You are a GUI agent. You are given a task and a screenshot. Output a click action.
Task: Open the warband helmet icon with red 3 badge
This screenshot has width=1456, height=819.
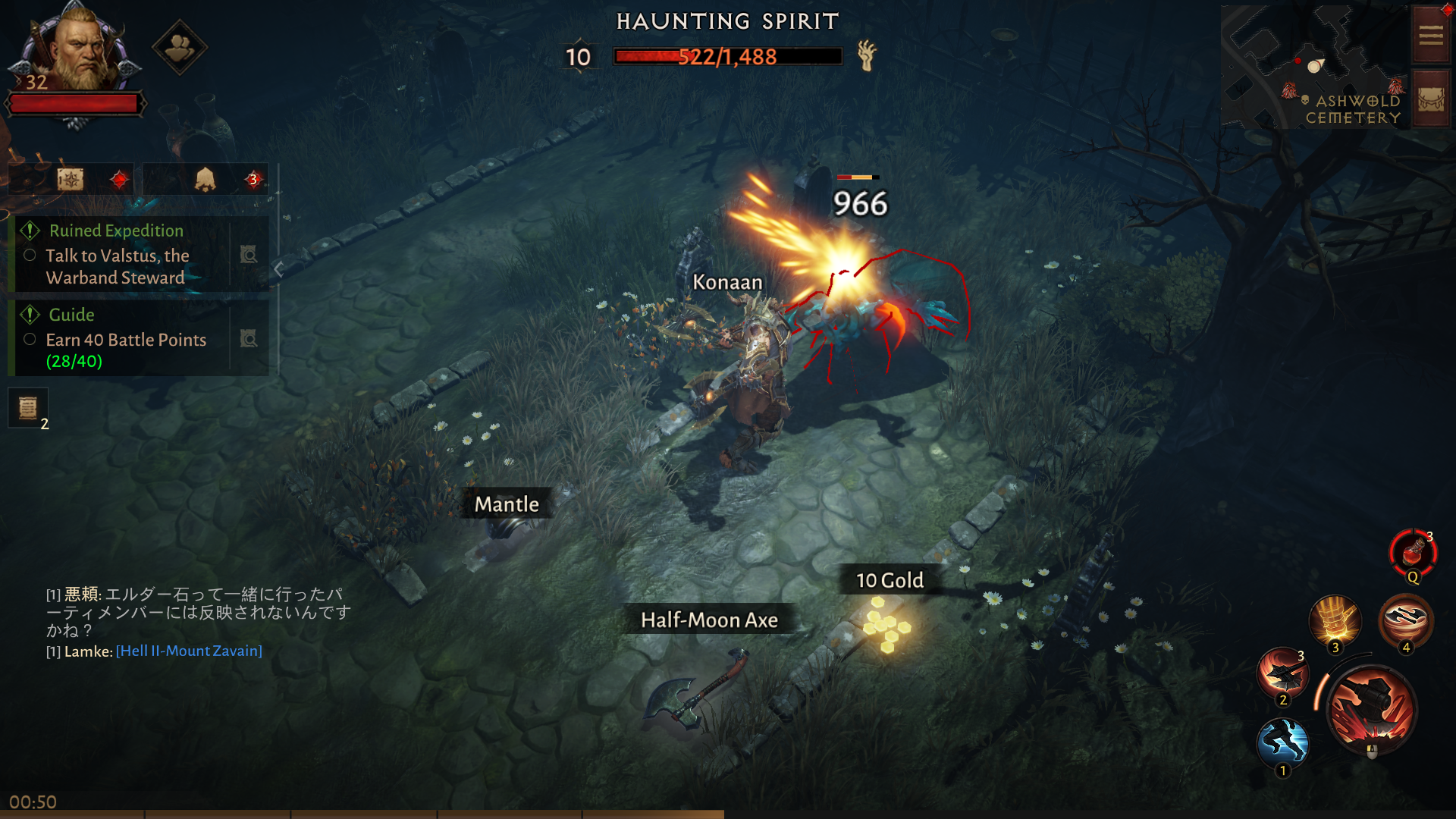[x=205, y=178]
